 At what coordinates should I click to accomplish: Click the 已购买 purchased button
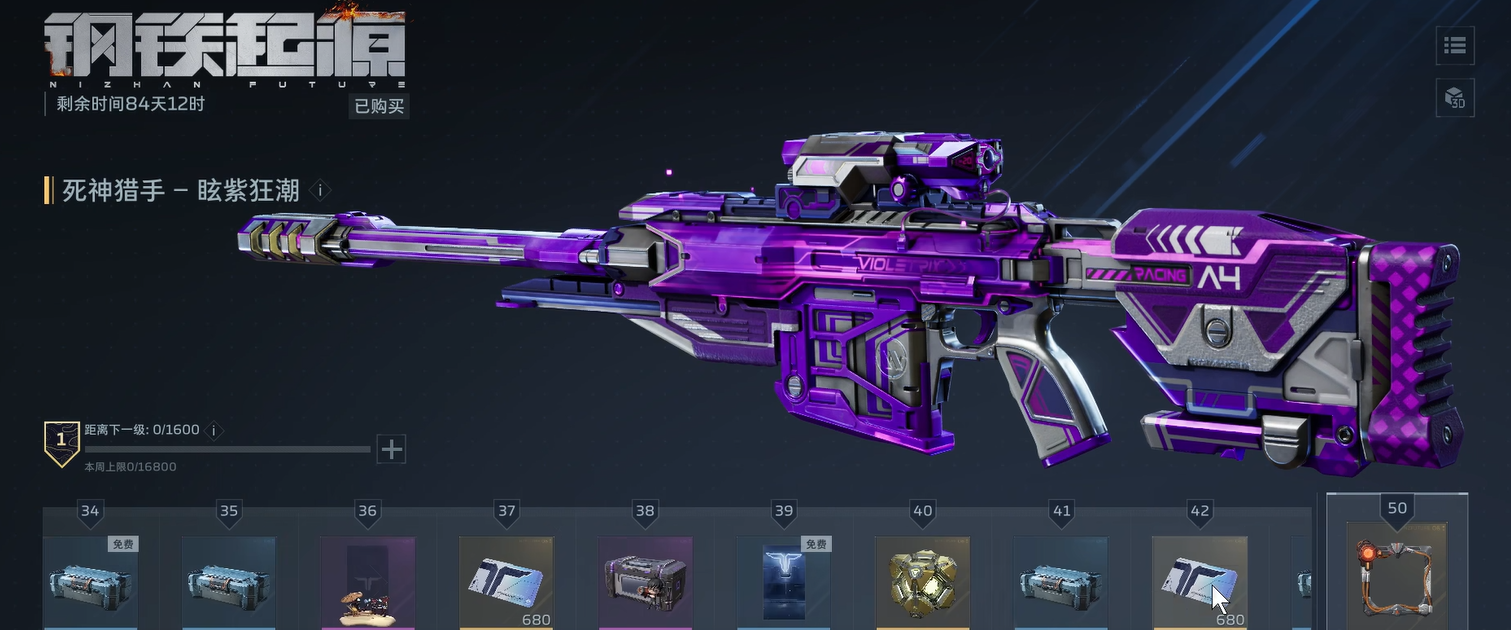(380, 106)
